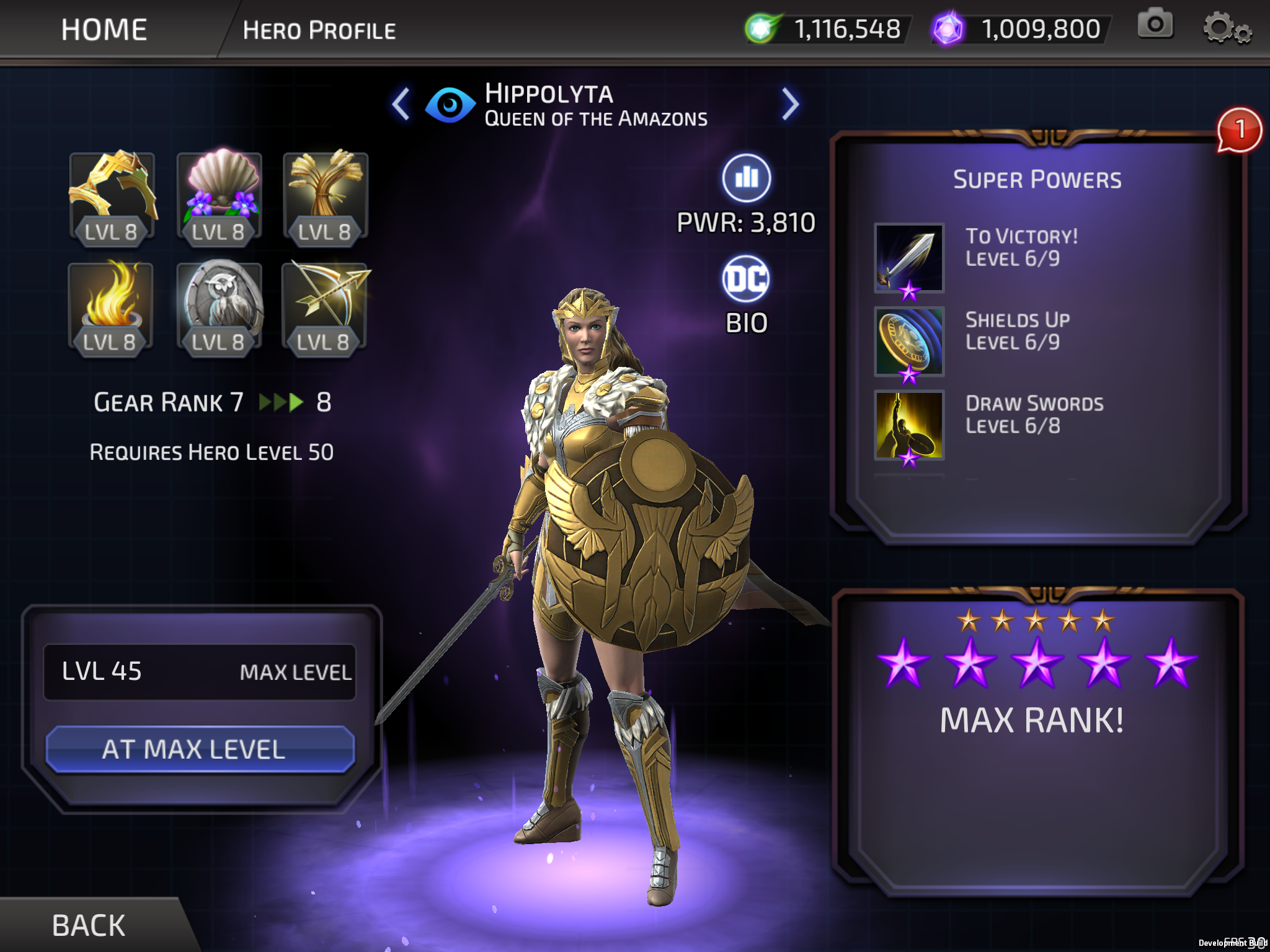Inspect the wheat sheaf gear piece
This screenshot has width=1270, height=952.
(x=324, y=198)
